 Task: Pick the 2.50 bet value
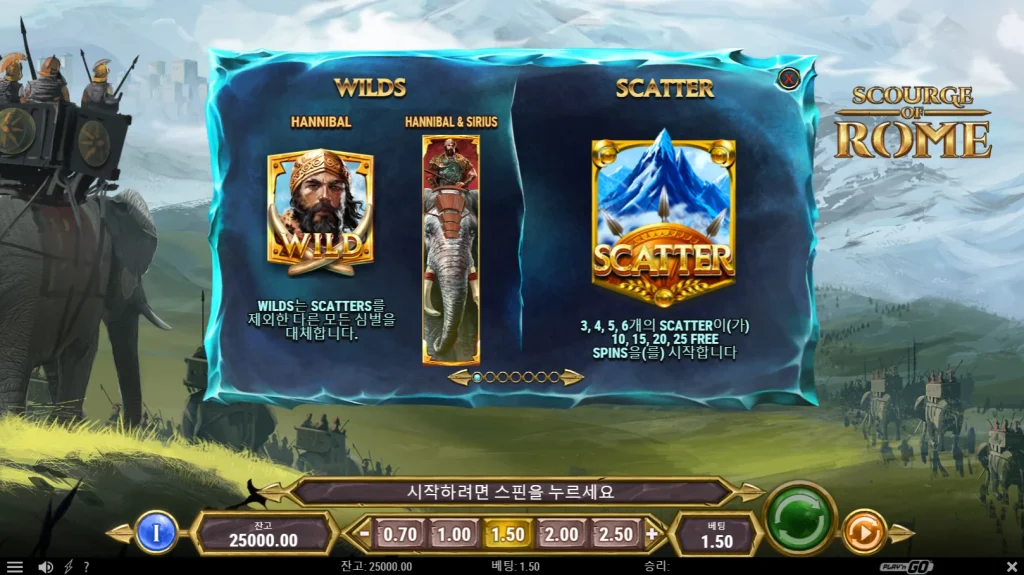pos(615,534)
